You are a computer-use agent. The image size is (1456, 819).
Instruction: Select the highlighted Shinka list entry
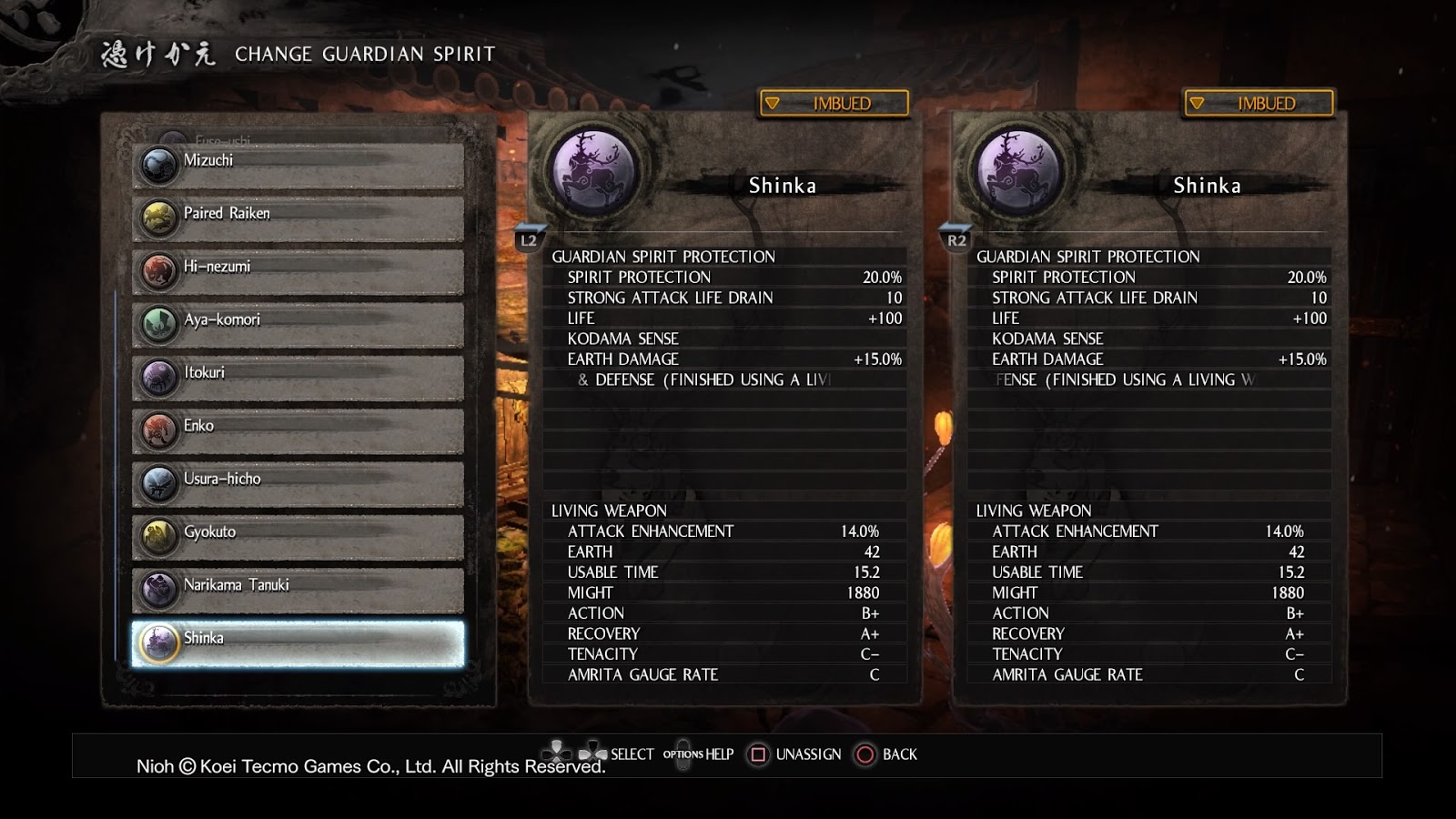(296, 640)
